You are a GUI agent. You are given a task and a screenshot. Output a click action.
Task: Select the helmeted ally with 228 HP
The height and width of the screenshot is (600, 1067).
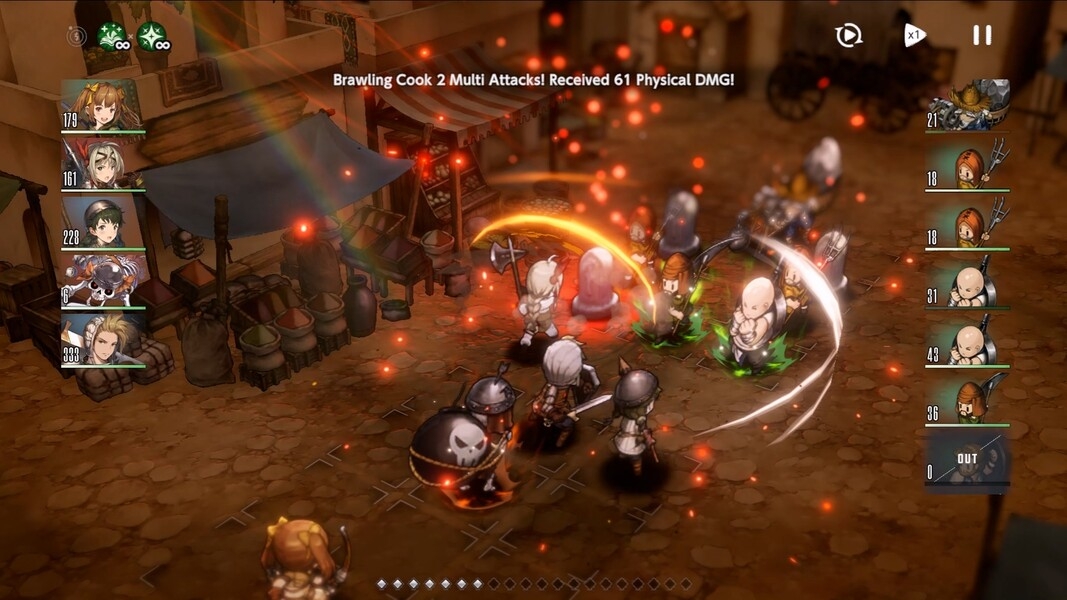103,221
